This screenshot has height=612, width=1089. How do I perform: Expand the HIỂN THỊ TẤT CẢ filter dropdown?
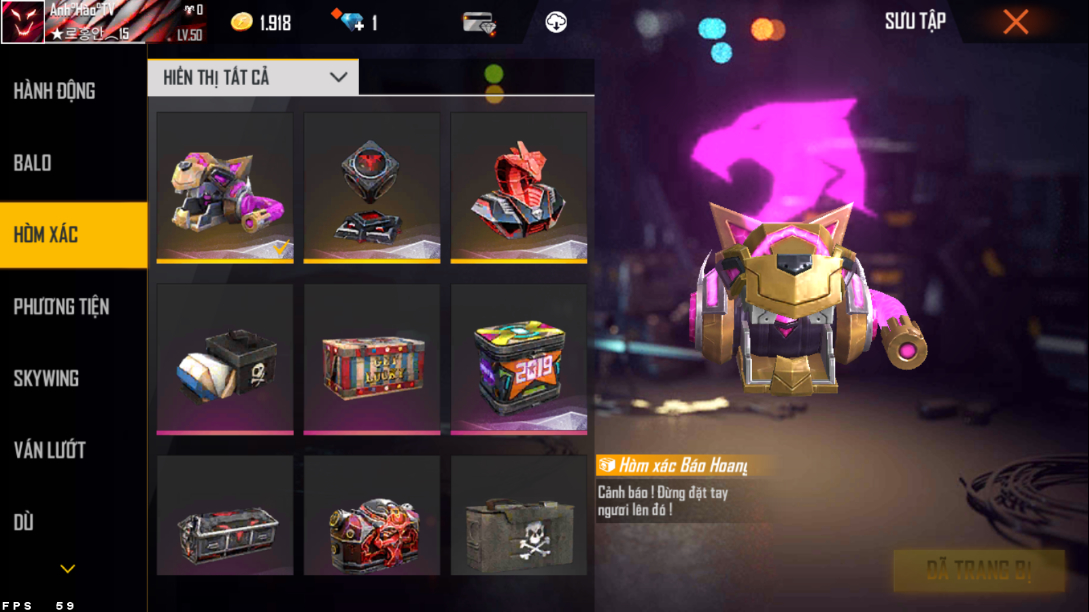253,77
